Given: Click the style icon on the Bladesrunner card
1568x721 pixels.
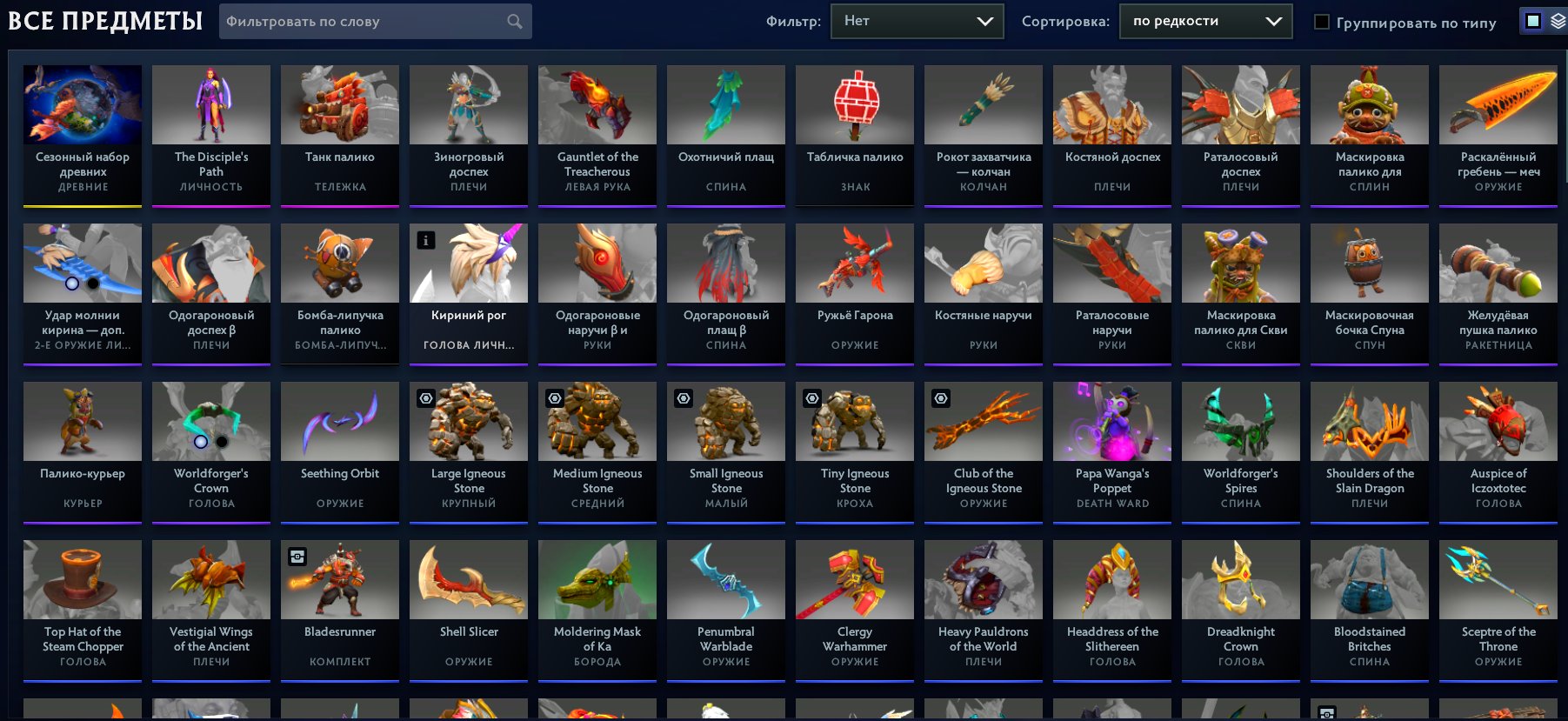Looking at the screenshot, I should coord(296,557).
